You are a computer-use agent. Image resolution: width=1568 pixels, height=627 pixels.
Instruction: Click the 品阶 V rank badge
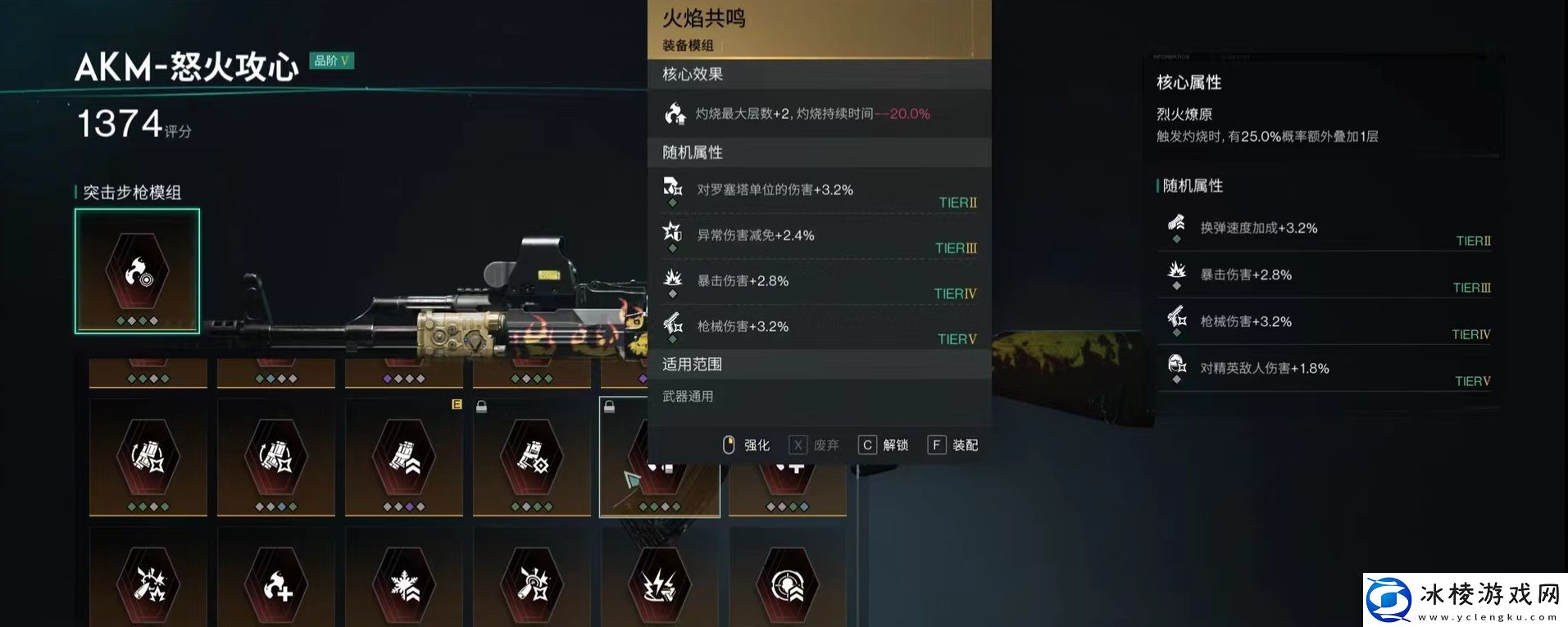click(332, 61)
